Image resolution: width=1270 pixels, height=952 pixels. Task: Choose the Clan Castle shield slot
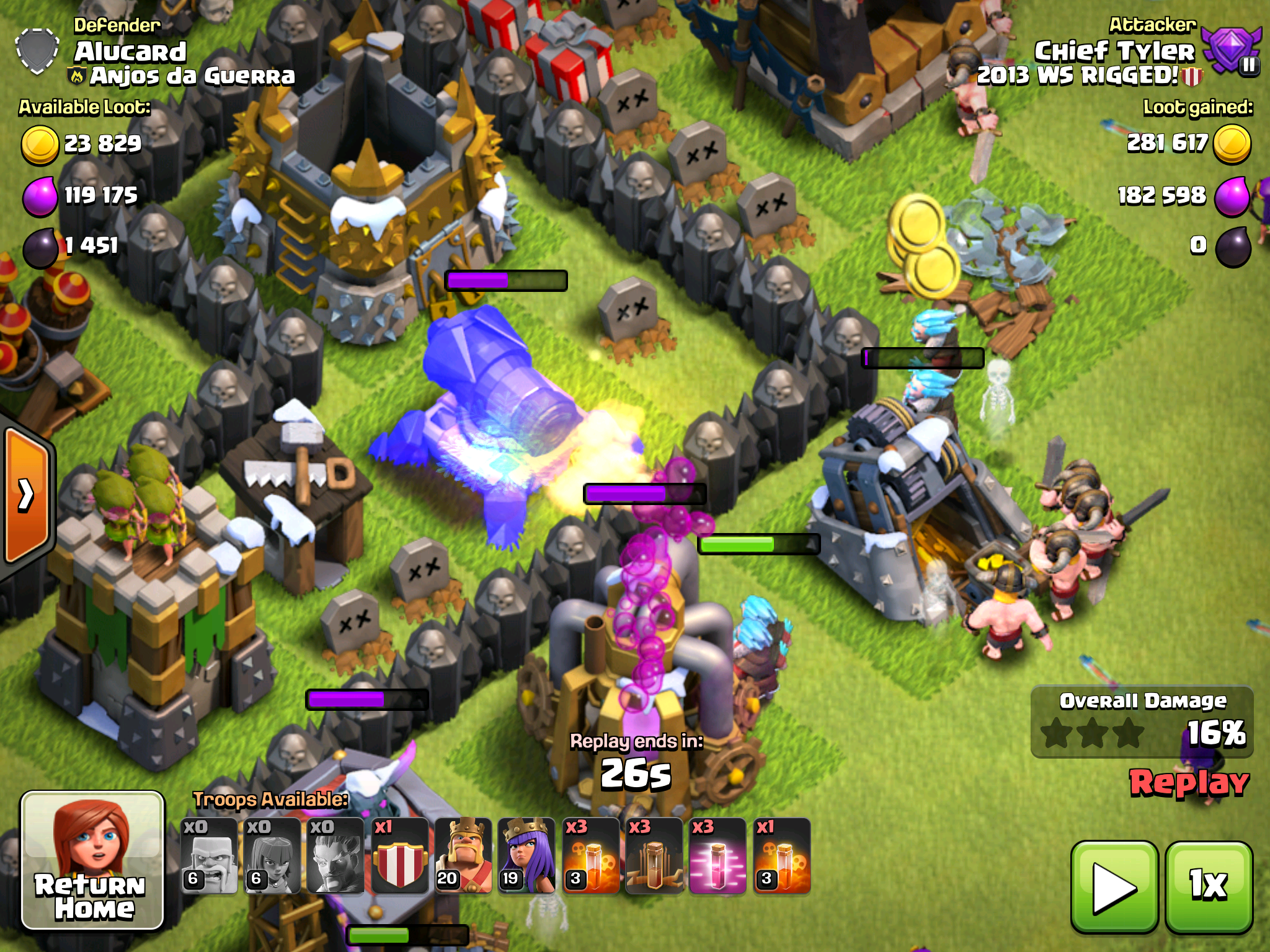pyautogui.click(x=400, y=857)
